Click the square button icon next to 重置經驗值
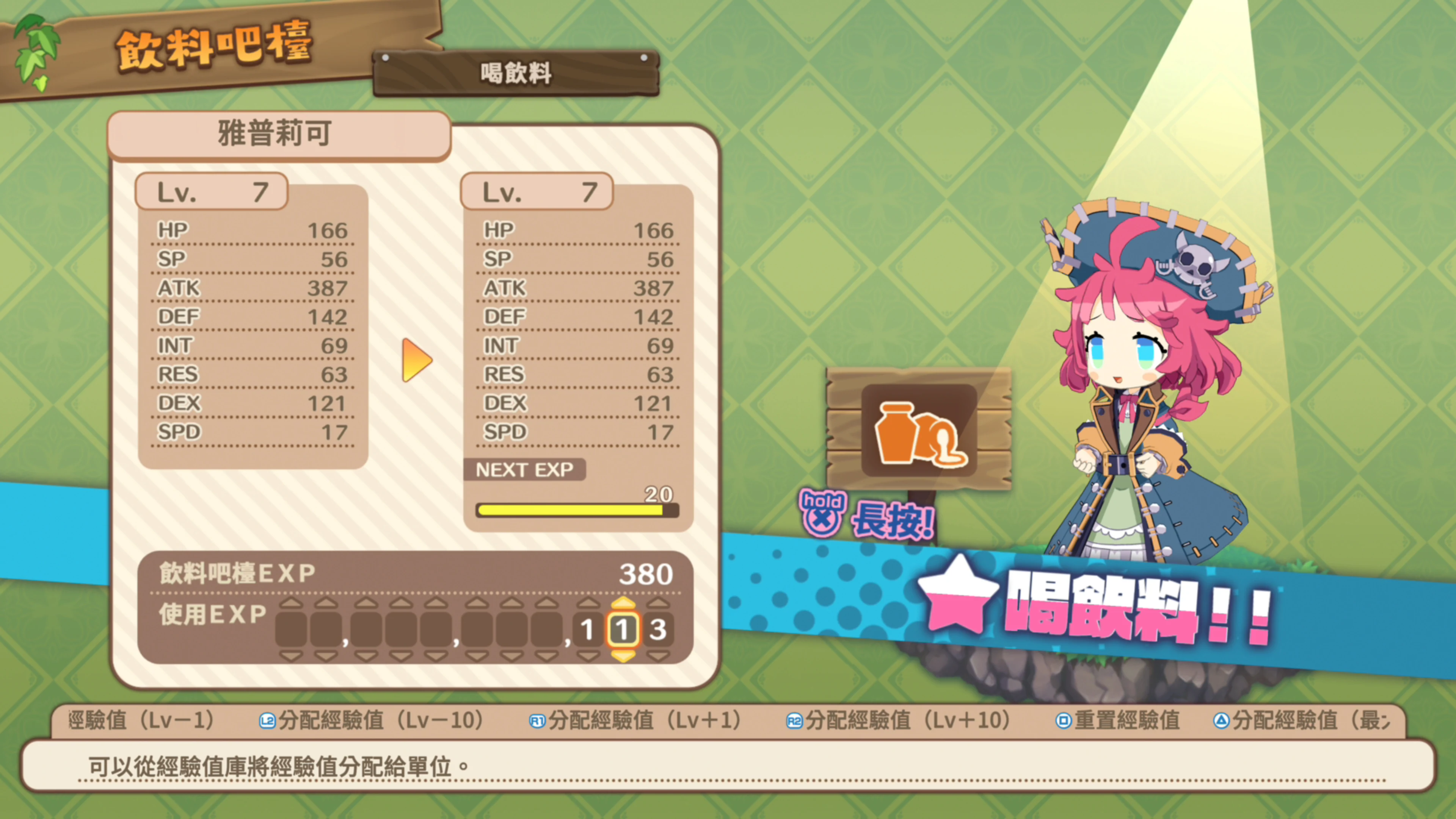Screen dimensions: 1456x819 tap(1064, 720)
